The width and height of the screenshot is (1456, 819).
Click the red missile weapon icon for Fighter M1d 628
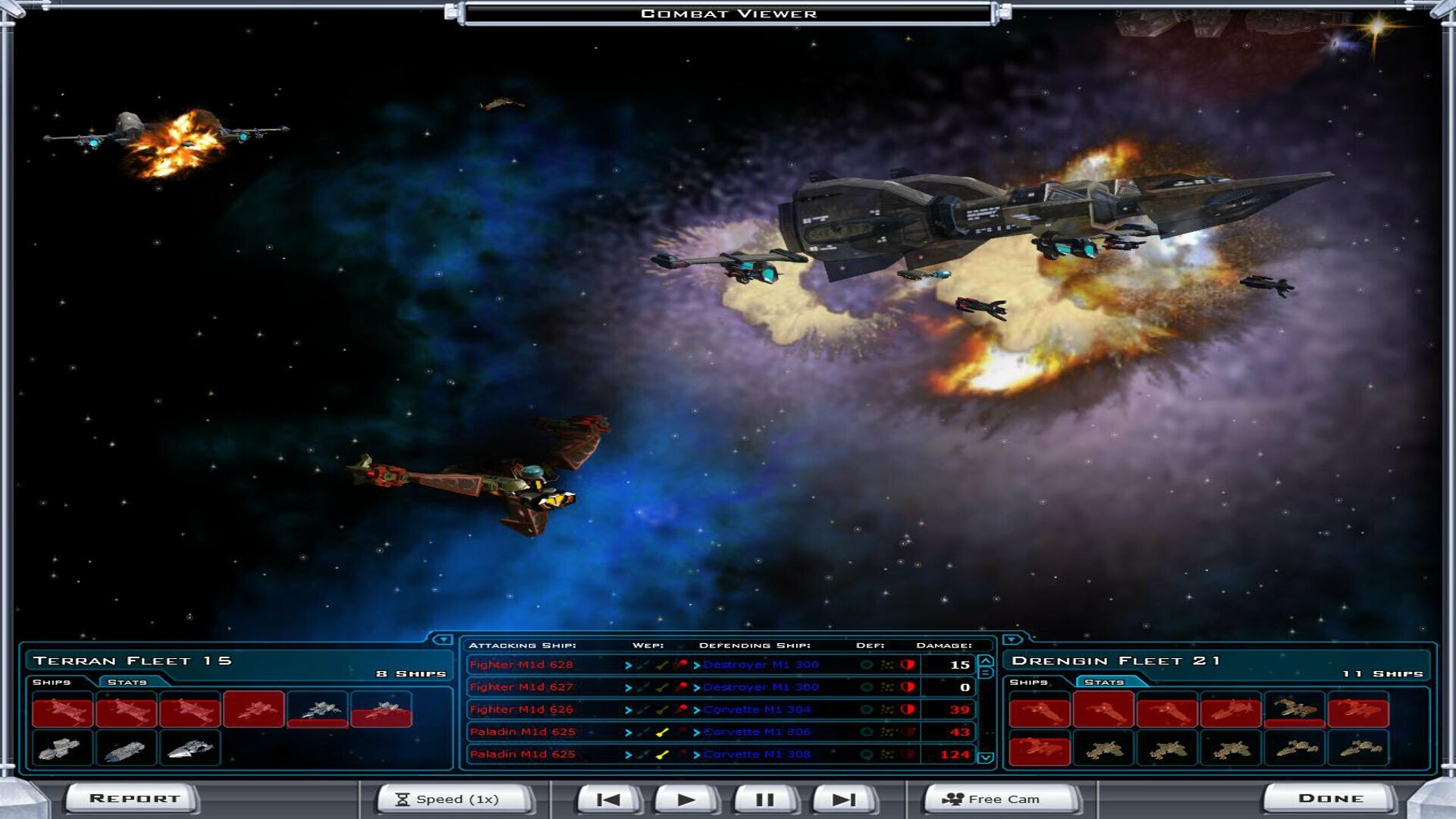click(x=682, y=664)
